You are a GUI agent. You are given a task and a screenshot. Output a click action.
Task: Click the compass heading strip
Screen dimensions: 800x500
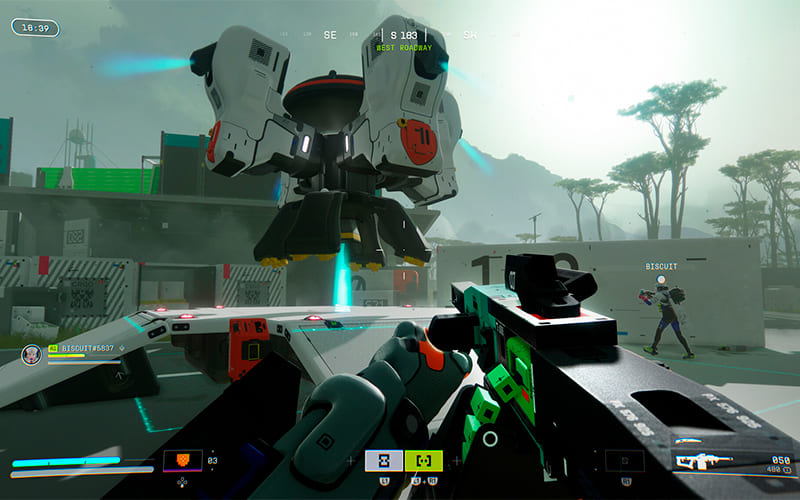[400, 35]
